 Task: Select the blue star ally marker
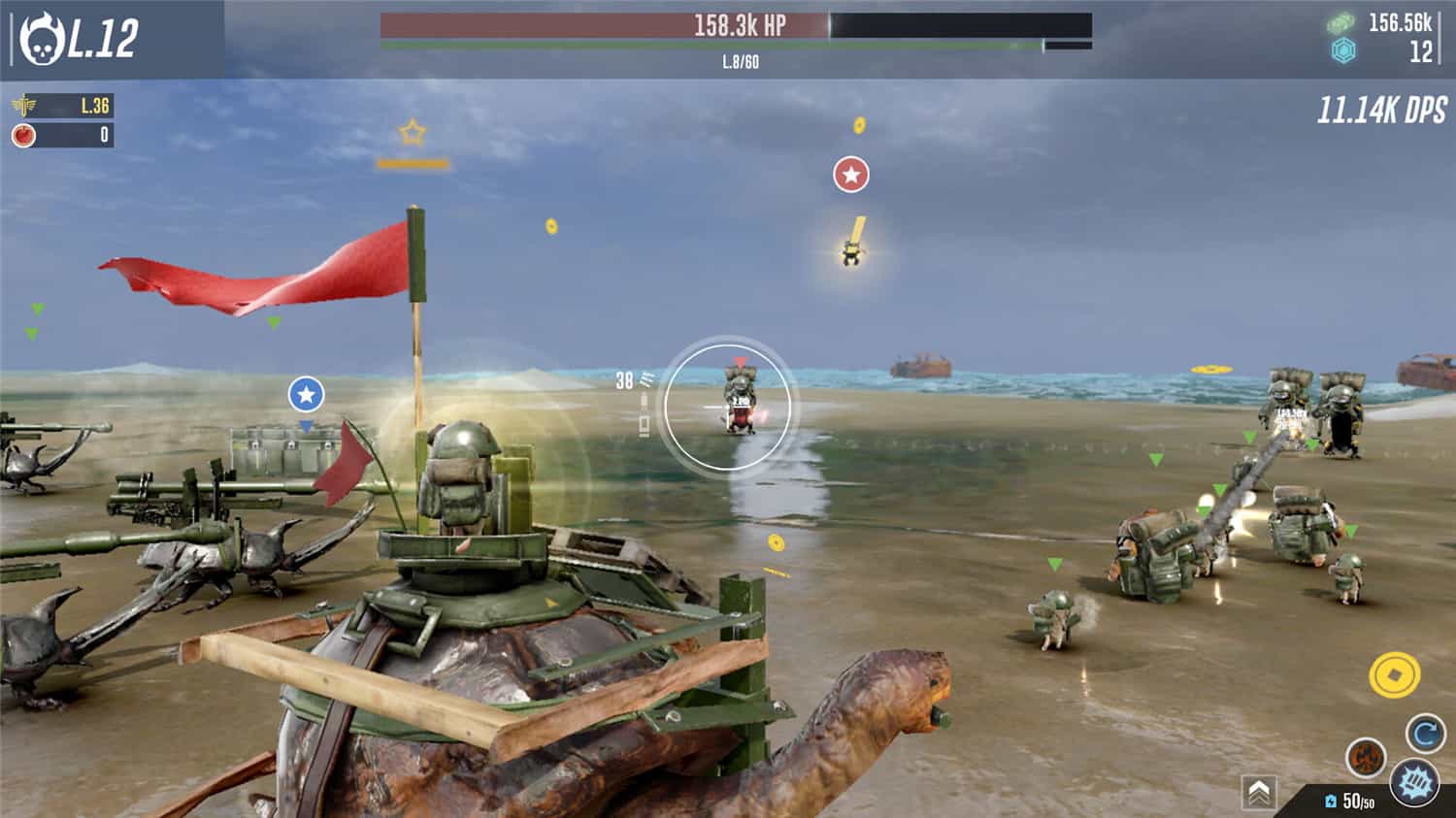coord(306,394)
